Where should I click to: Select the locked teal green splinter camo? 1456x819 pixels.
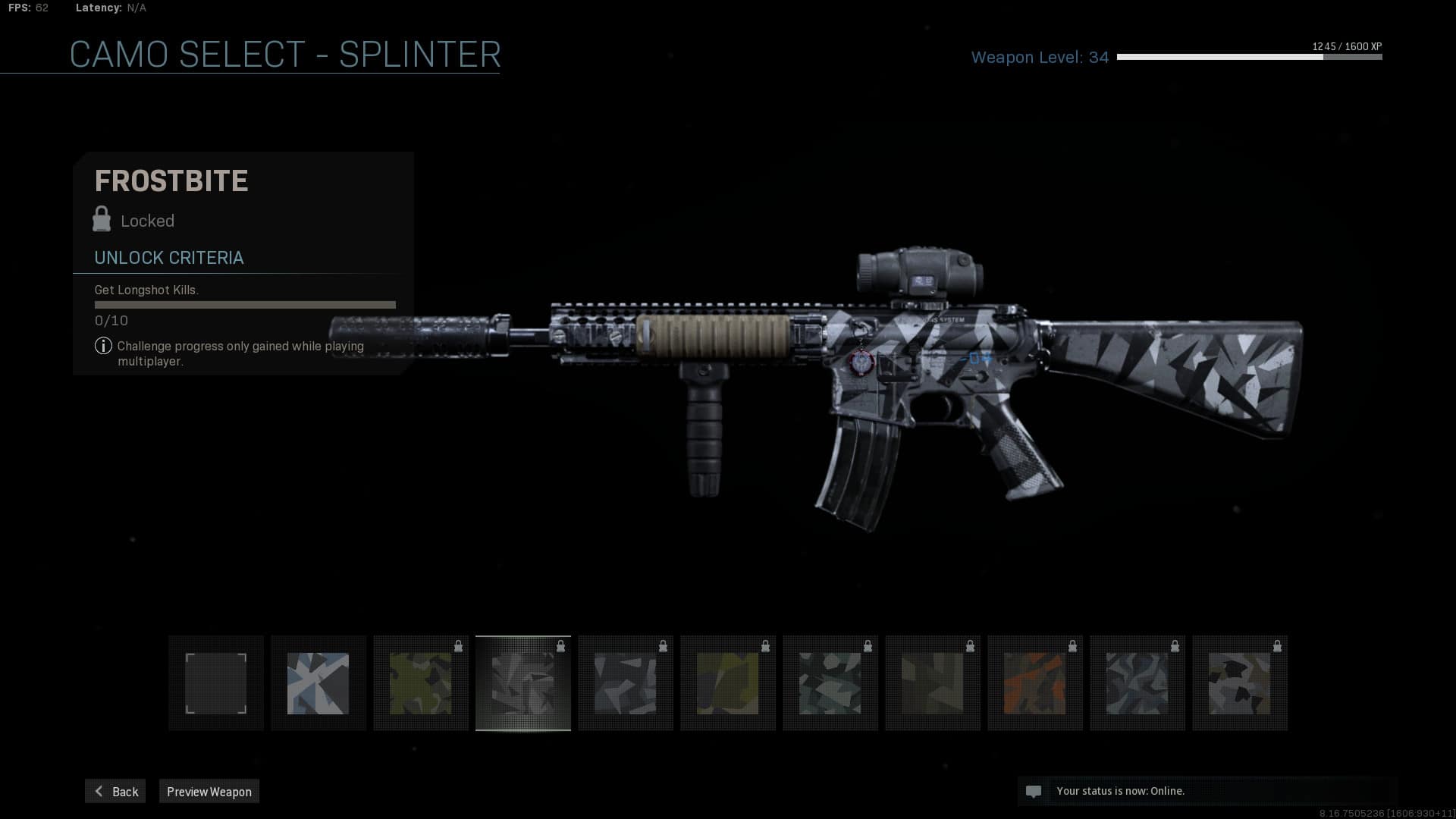point(830,683)
